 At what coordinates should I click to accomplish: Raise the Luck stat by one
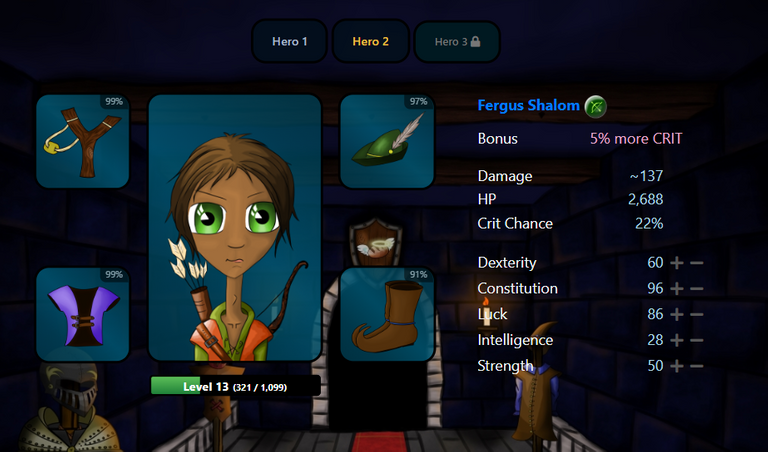pos(677,315)
